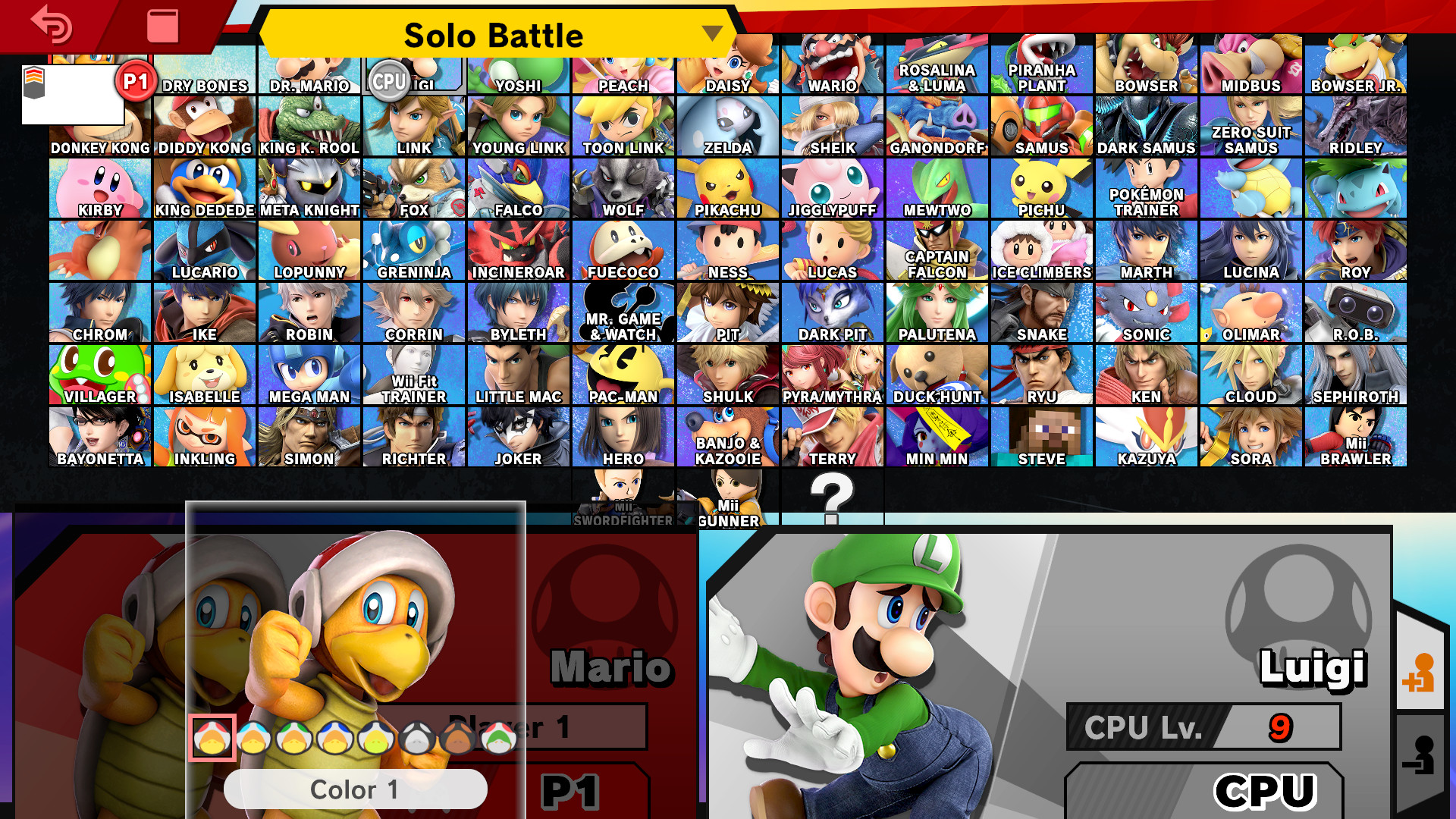
Task: Pick Sora from the bottom roster row
Action: point(1250,437)
